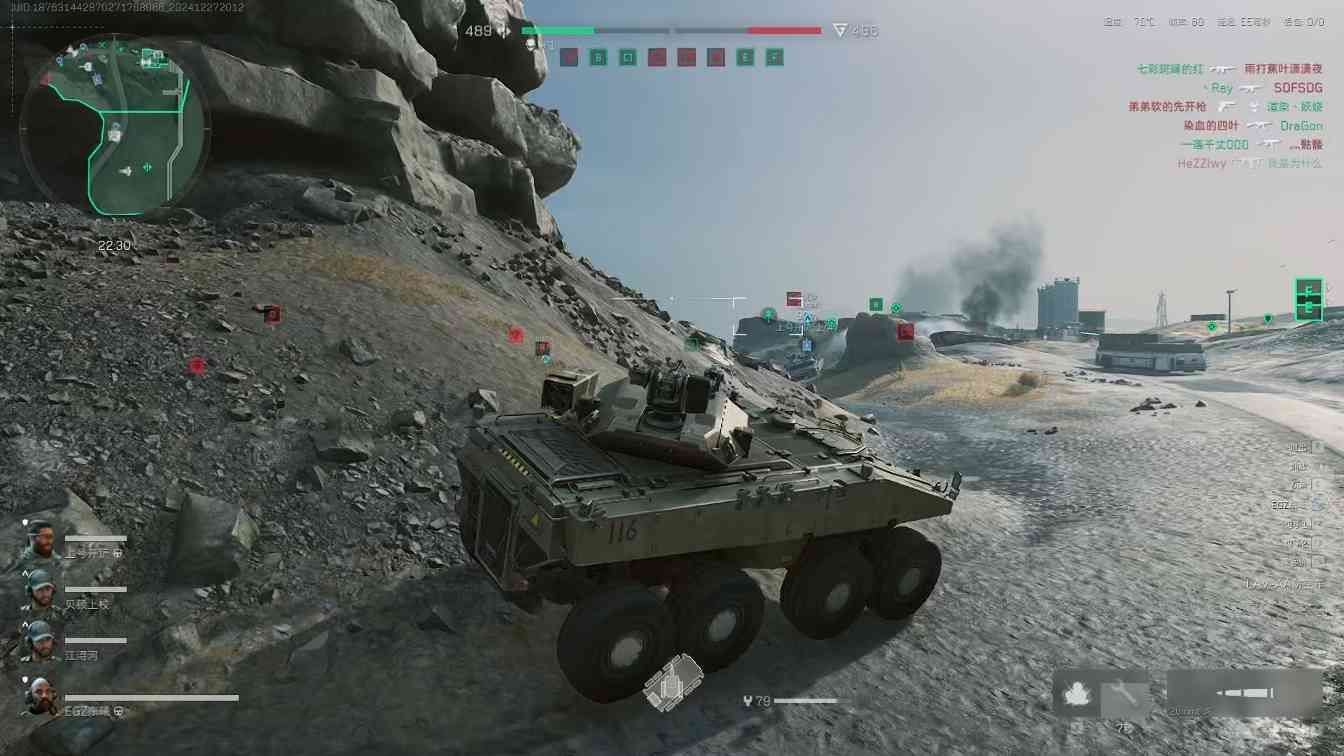Activate the smoke launcher ability
The image size is (1344, 756).
1077,694
